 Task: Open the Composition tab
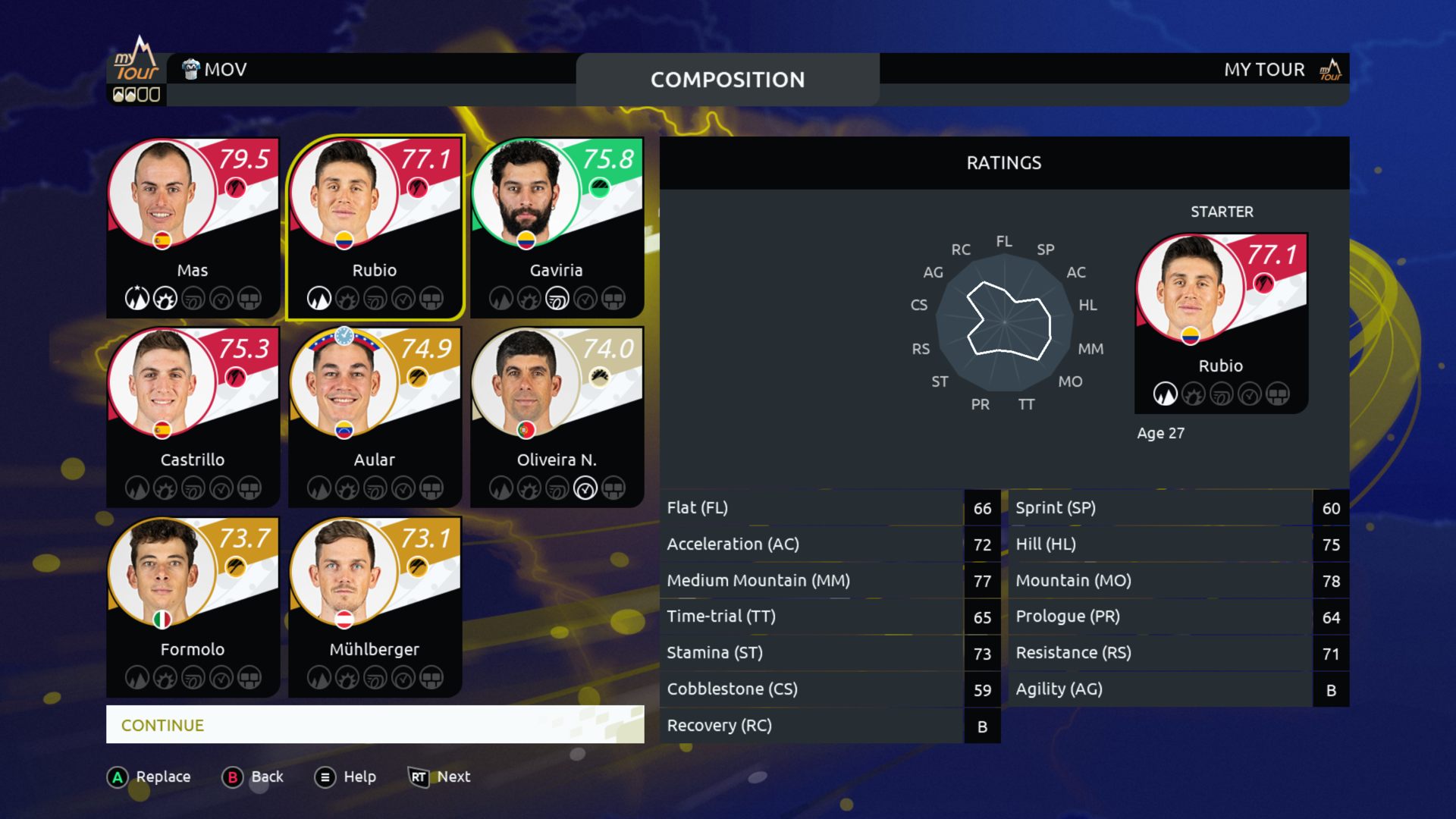tap(727, 80)
